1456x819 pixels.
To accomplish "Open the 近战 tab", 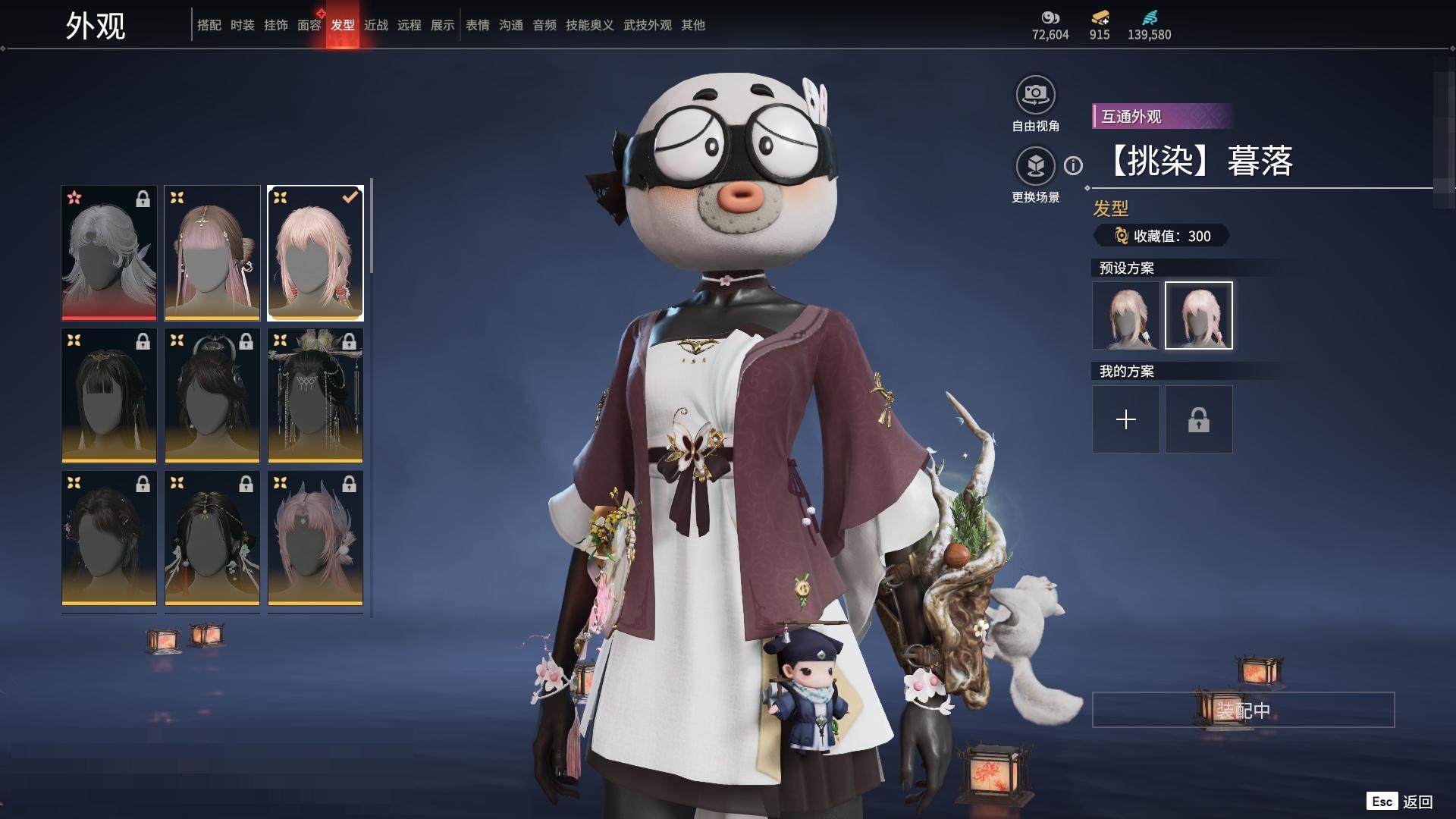I will pyautogui.click(x=375, y=25).
